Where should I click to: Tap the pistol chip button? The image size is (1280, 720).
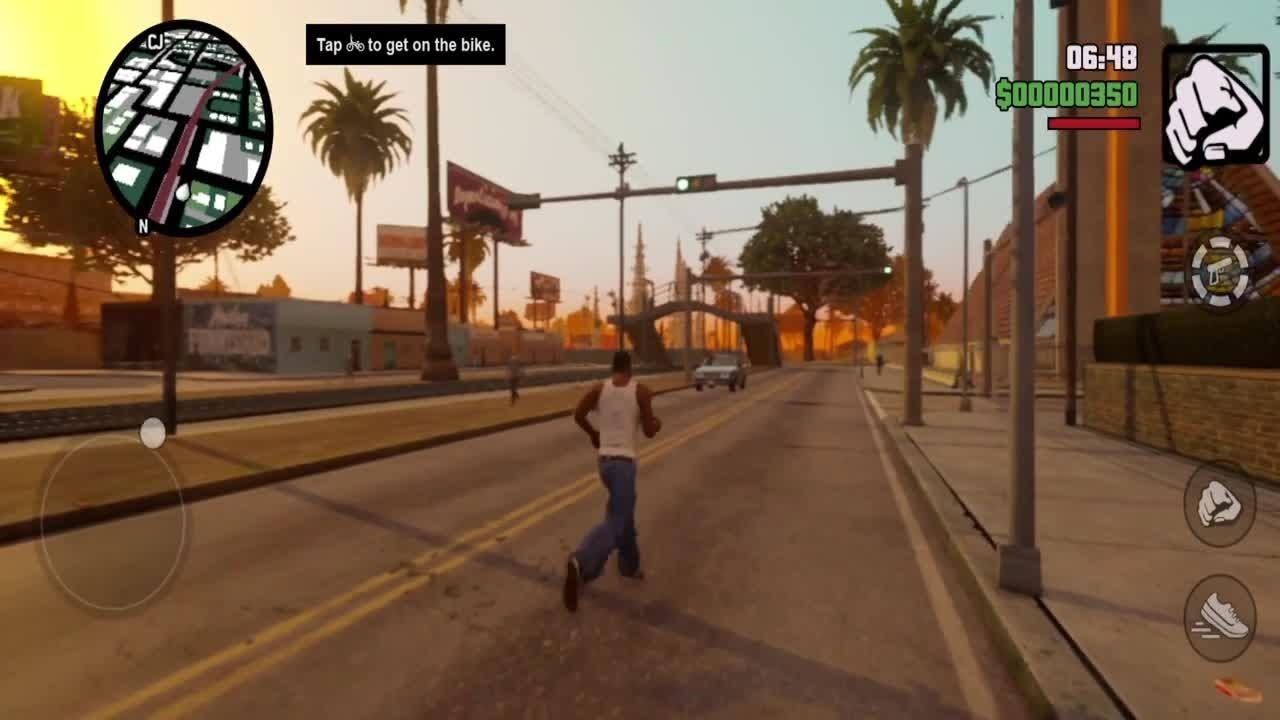[1219, 268]
